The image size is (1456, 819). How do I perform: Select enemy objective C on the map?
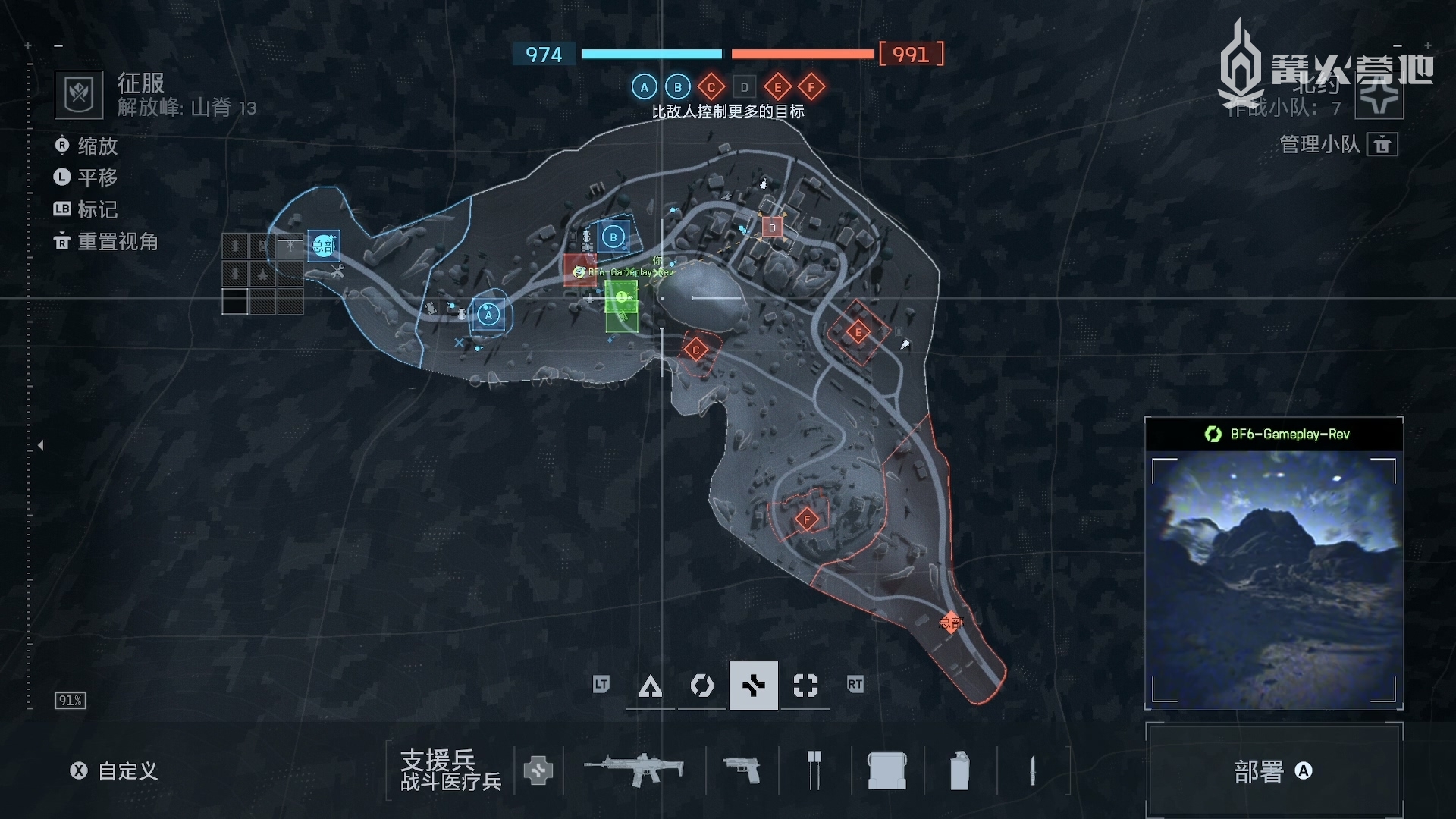tap(695, 350)
